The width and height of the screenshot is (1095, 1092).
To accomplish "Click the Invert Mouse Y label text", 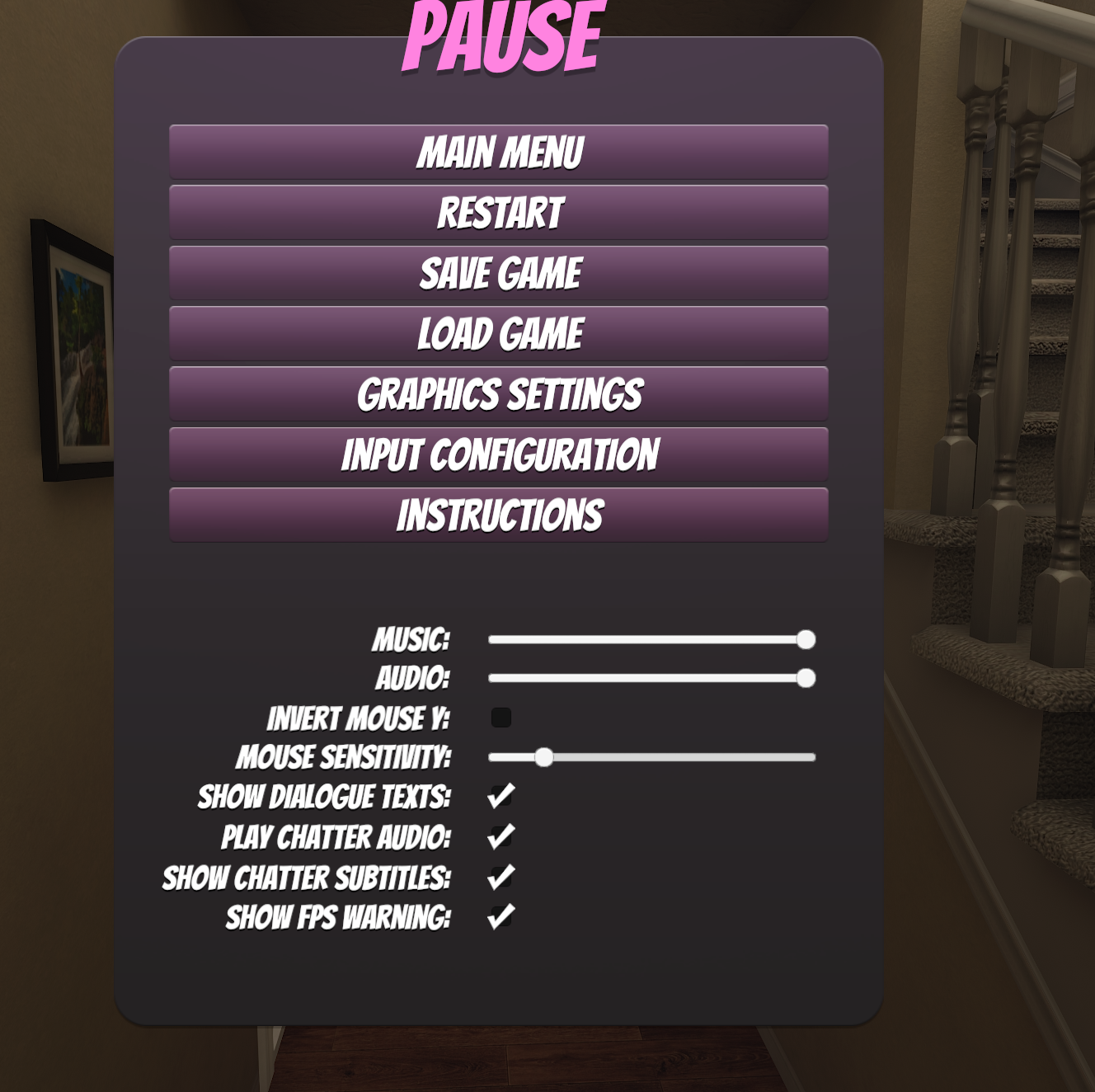I will tap(360, 718).
